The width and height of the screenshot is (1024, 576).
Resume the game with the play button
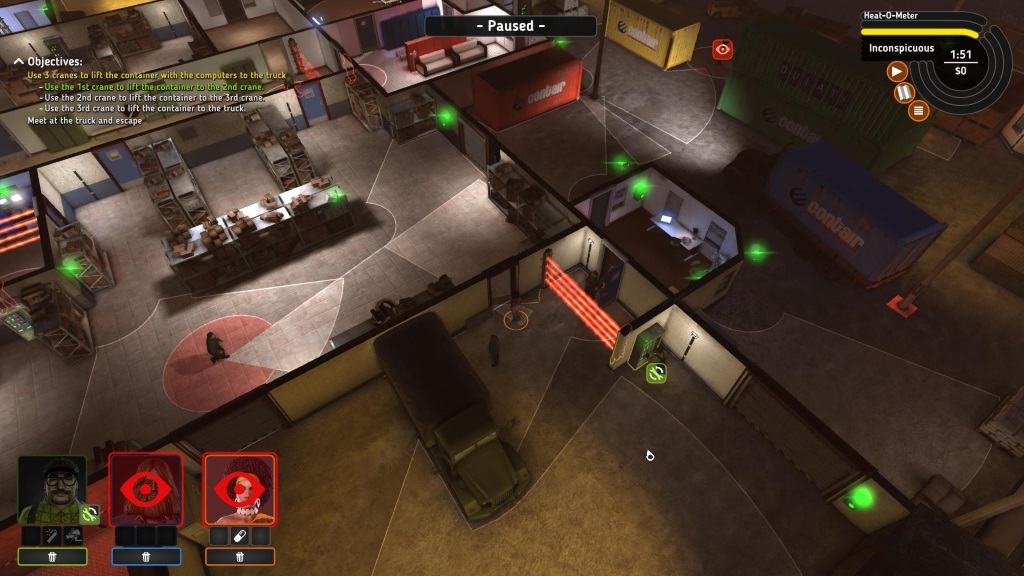[897, 70]
